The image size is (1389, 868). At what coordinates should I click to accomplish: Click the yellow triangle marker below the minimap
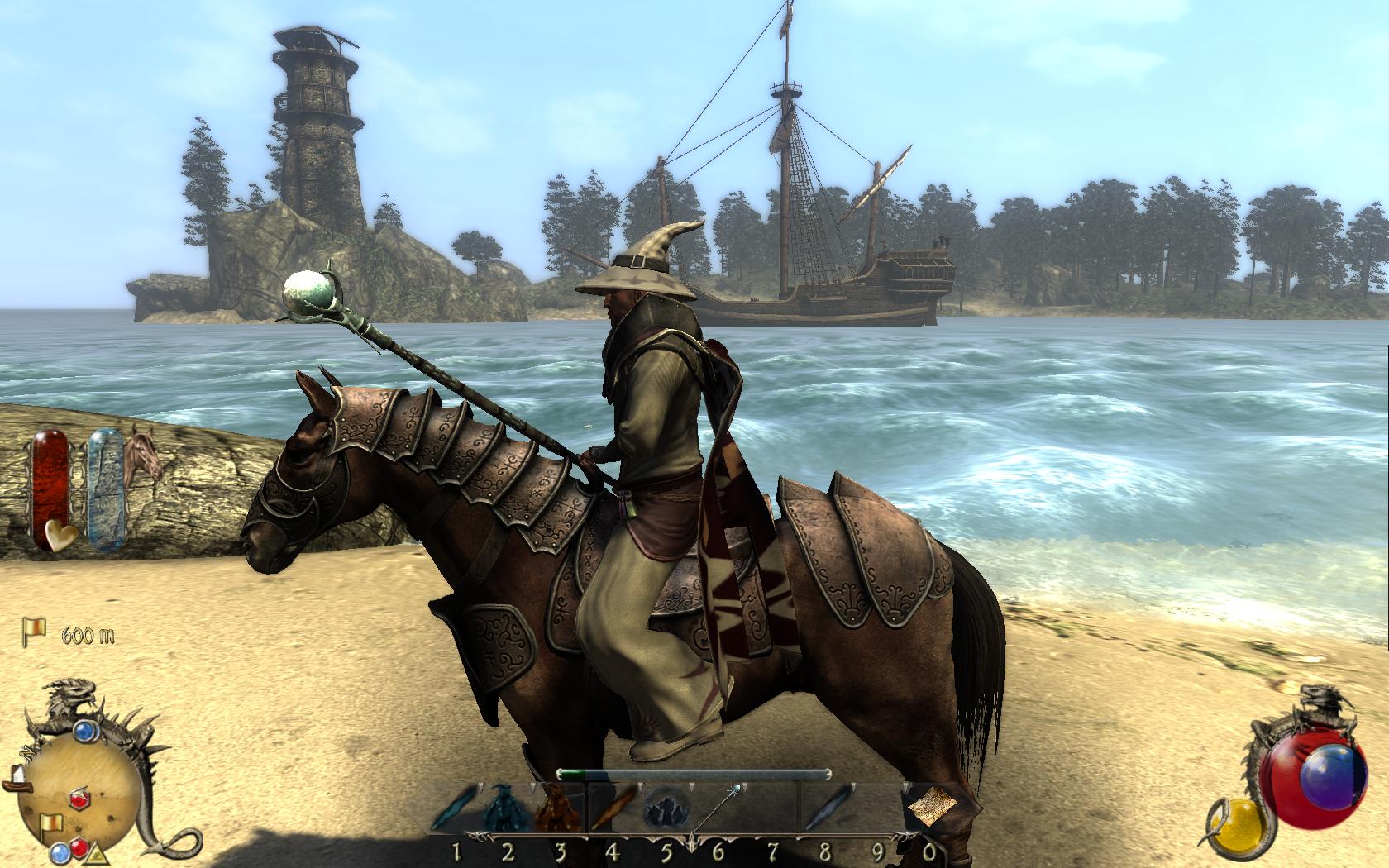(95, 856)
